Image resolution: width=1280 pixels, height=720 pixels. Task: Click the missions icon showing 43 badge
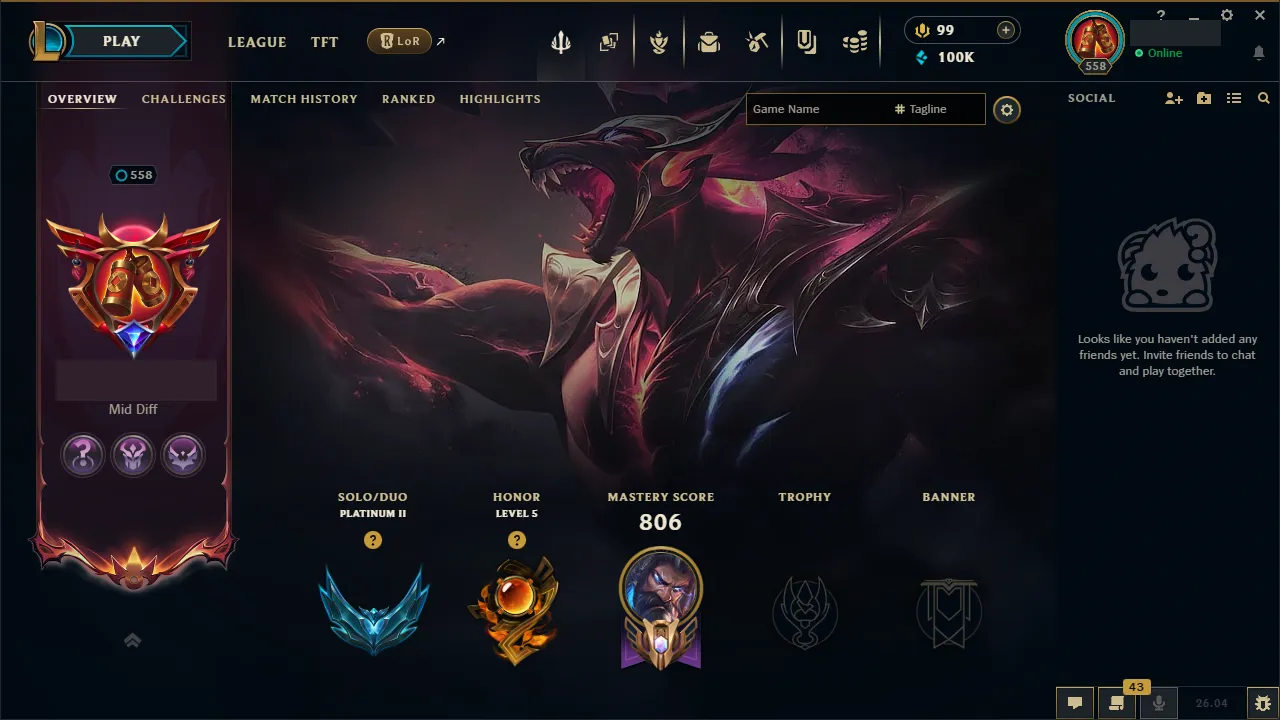pos(1117,703)
